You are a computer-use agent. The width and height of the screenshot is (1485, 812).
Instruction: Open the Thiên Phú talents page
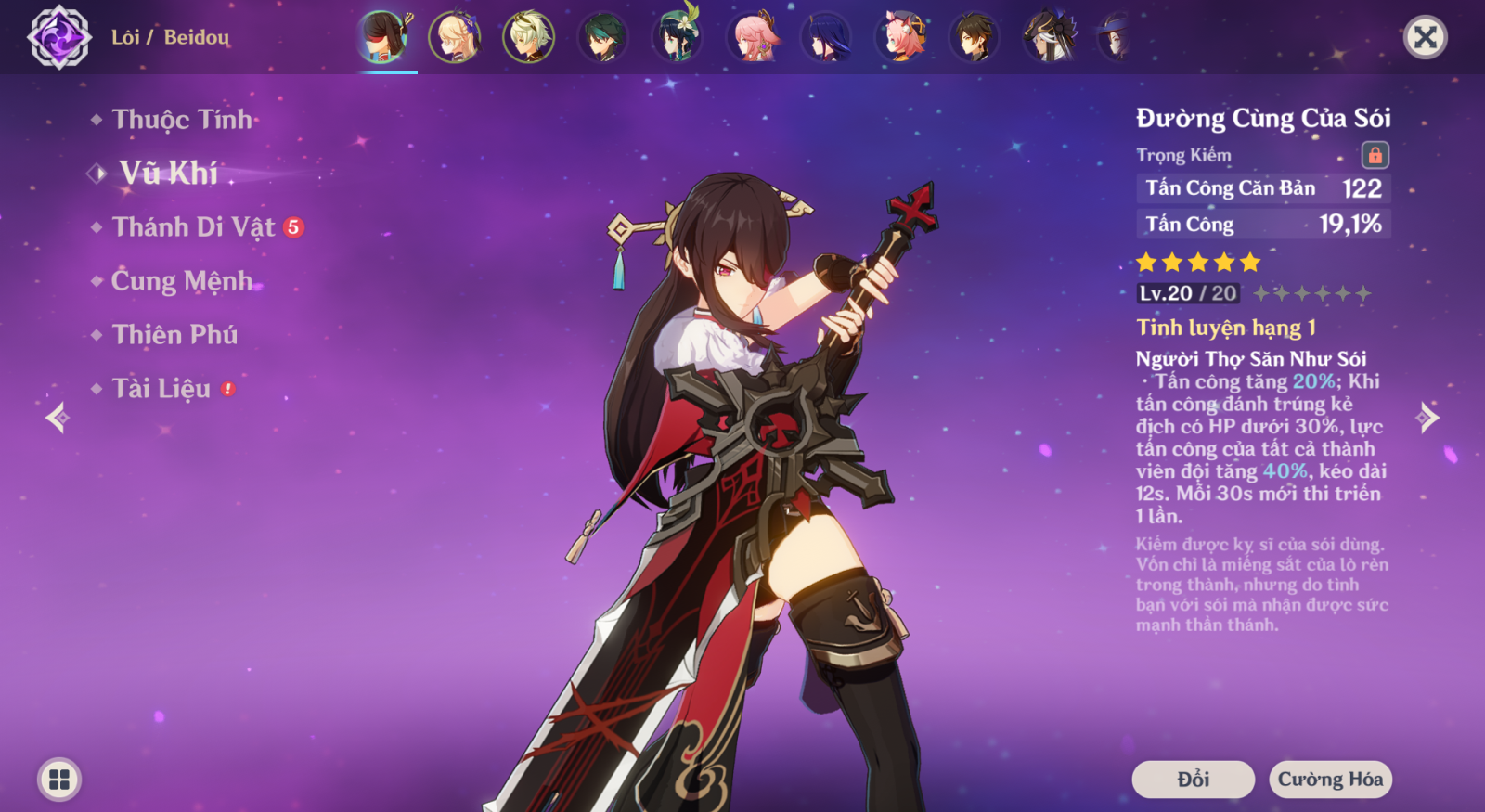tap(174, 335)
